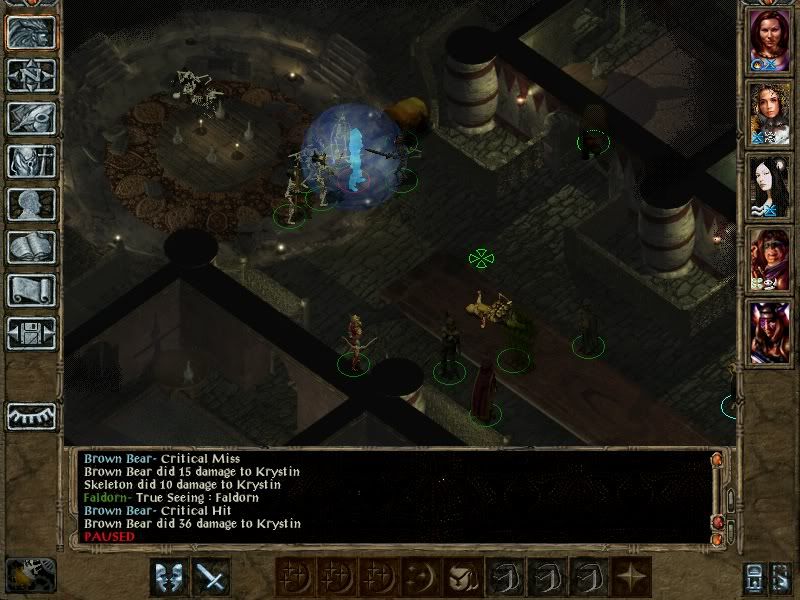Select the black-haired pale woman portrait
This screenshot has height=600, width=800.
coord(771,185)
